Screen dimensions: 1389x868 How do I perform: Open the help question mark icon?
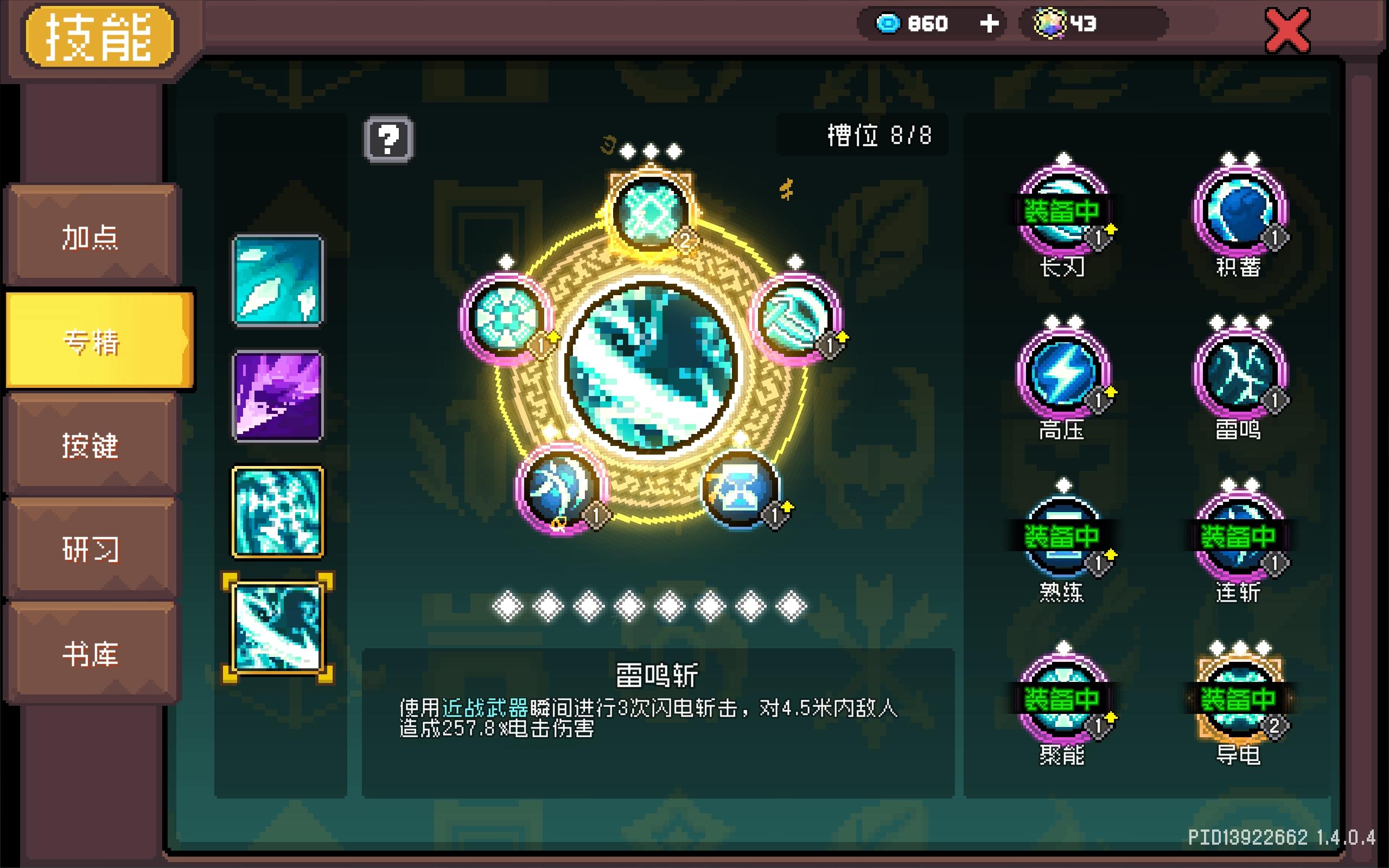390,139
